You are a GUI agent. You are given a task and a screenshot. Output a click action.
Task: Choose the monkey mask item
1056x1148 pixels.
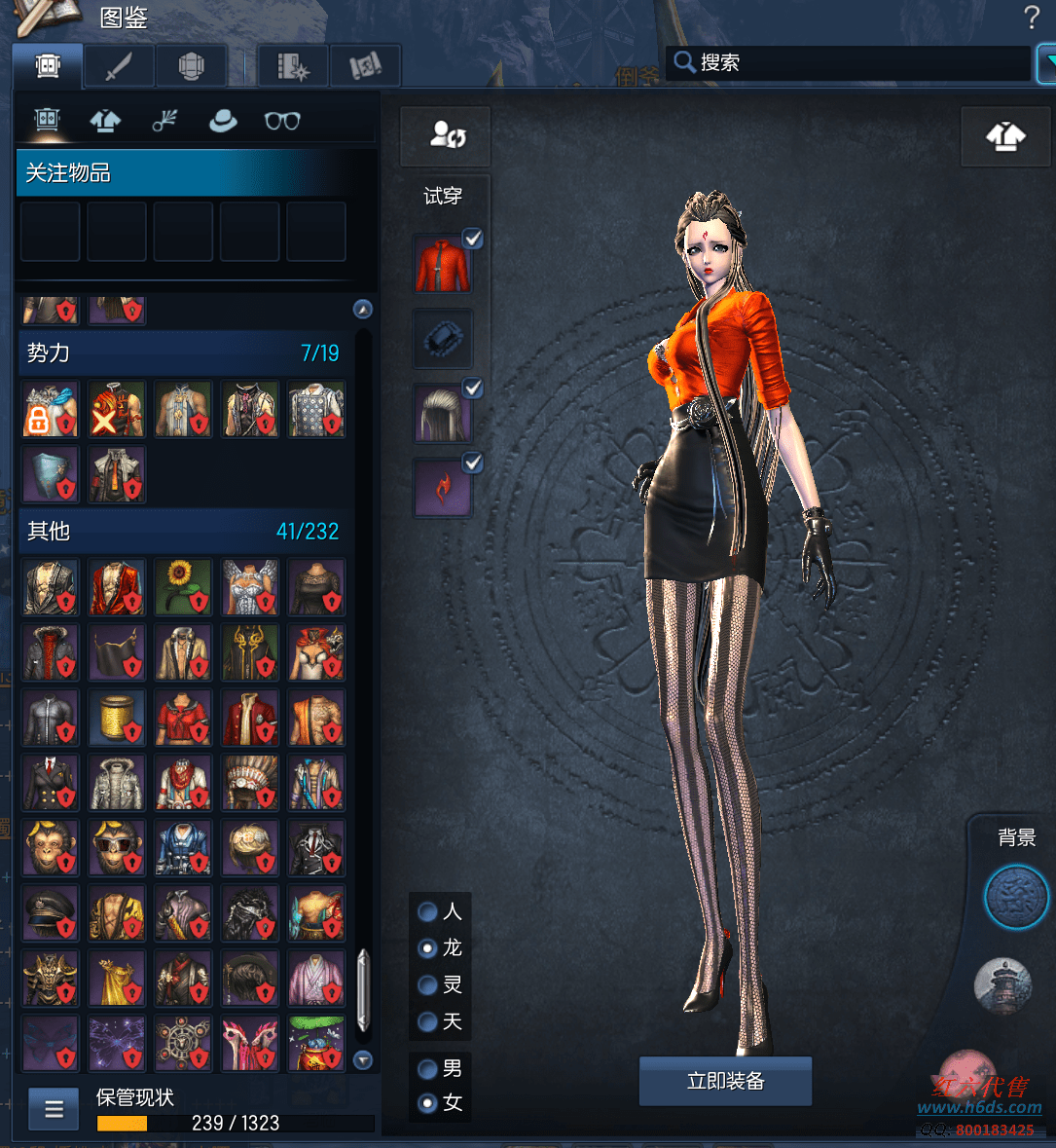pos(51,848)
